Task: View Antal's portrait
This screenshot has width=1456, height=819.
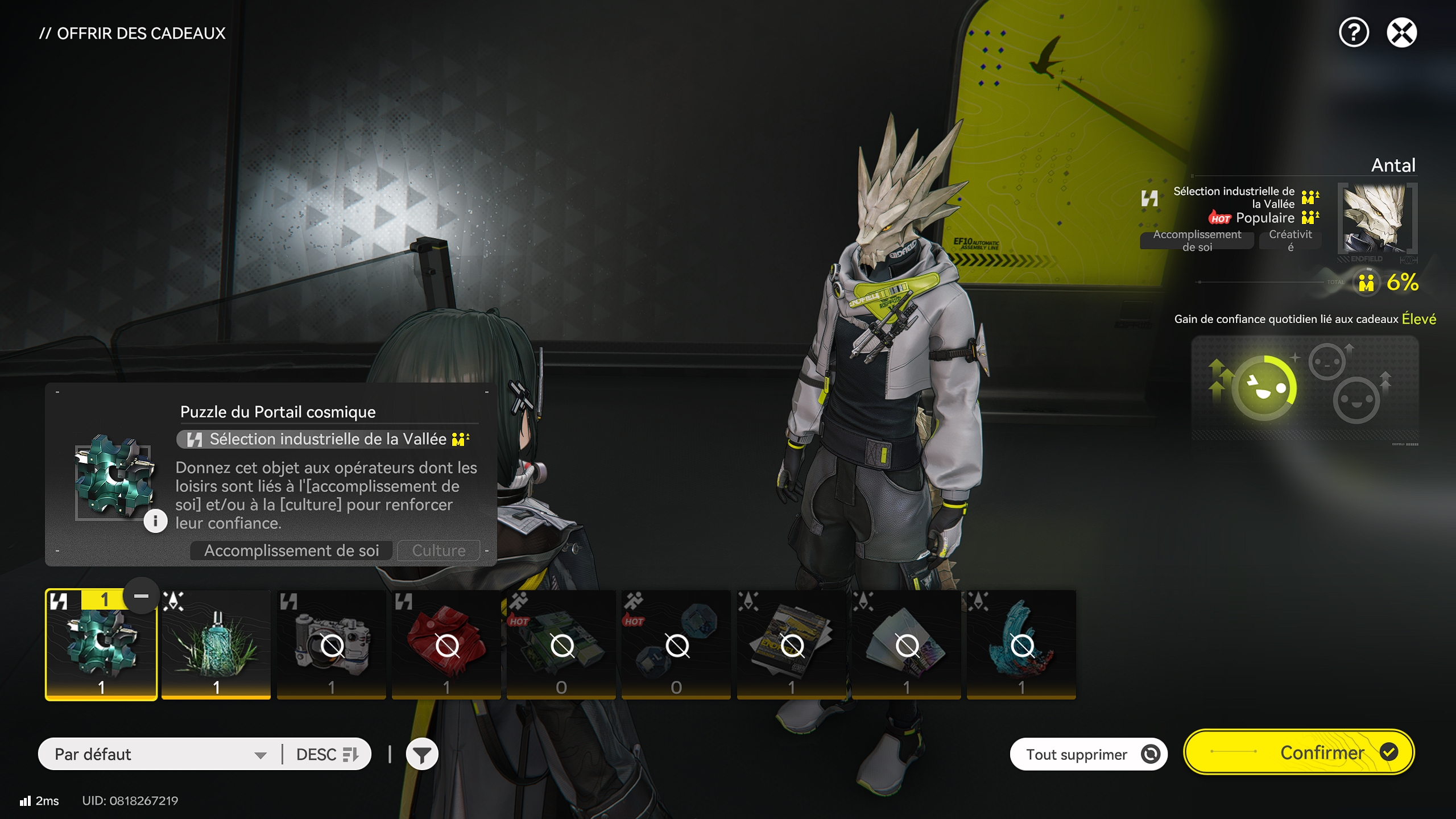Action: pos(1377,219)
